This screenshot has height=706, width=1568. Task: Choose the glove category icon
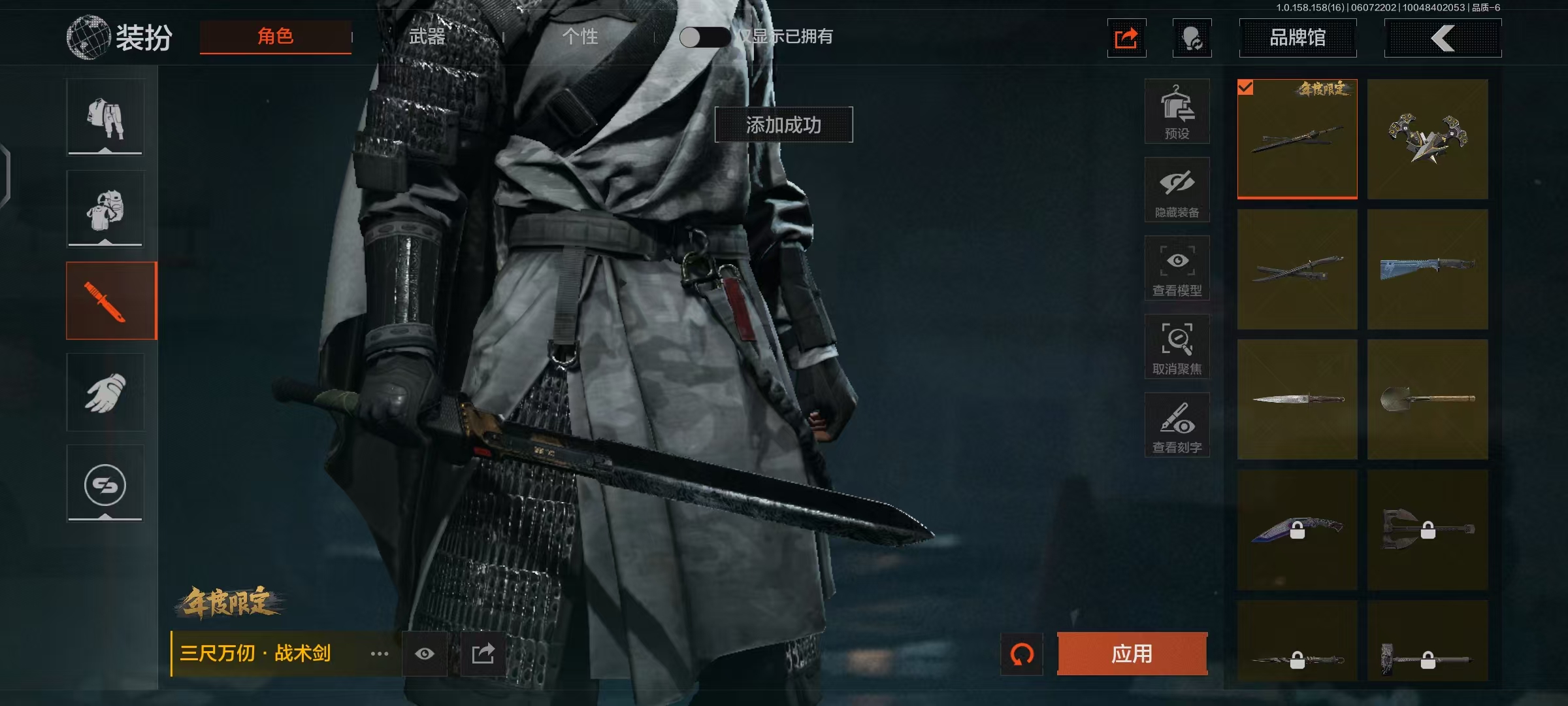tap(105, 392)
